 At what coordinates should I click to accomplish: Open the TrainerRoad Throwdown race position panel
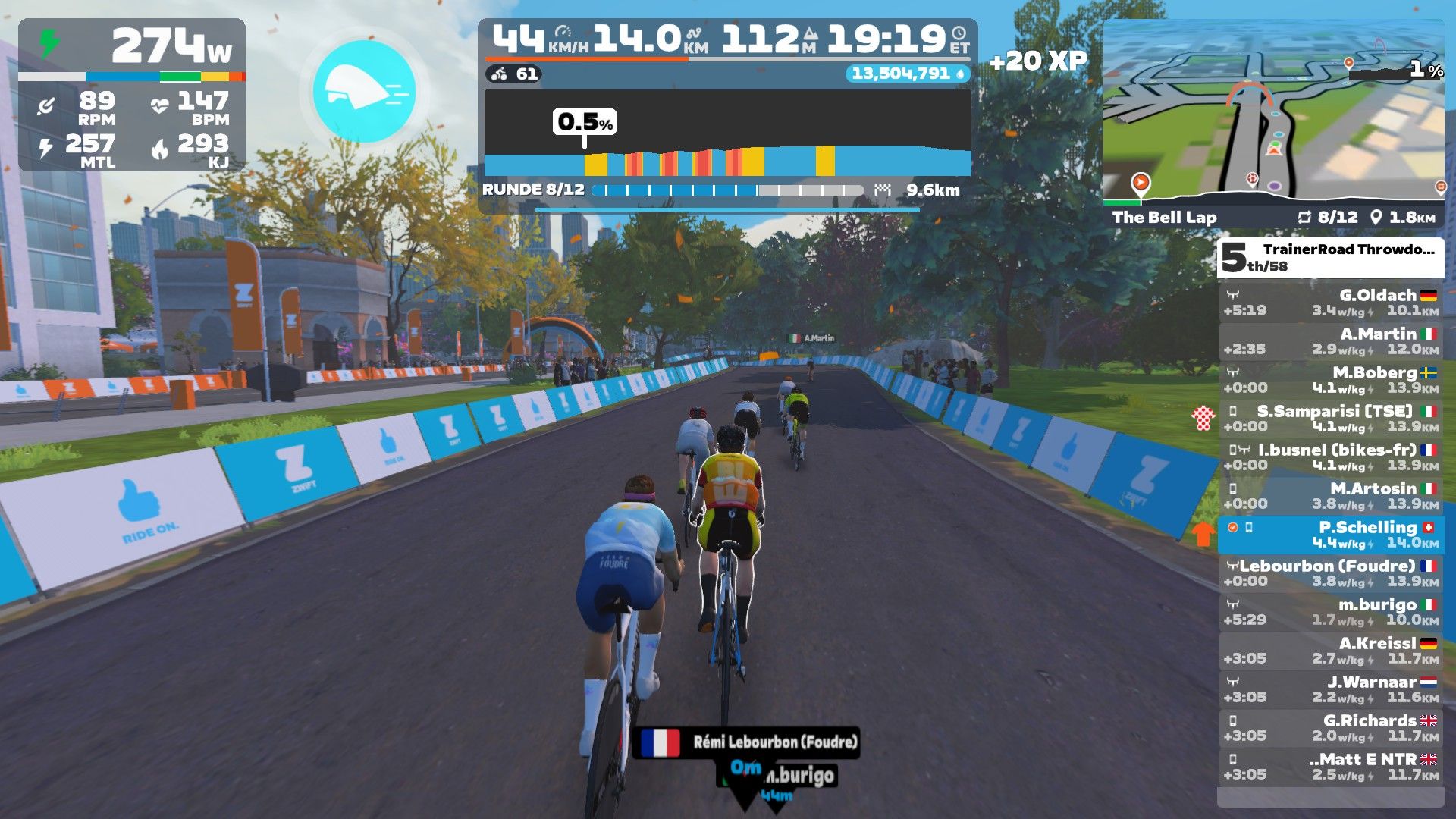(1331, 258)
